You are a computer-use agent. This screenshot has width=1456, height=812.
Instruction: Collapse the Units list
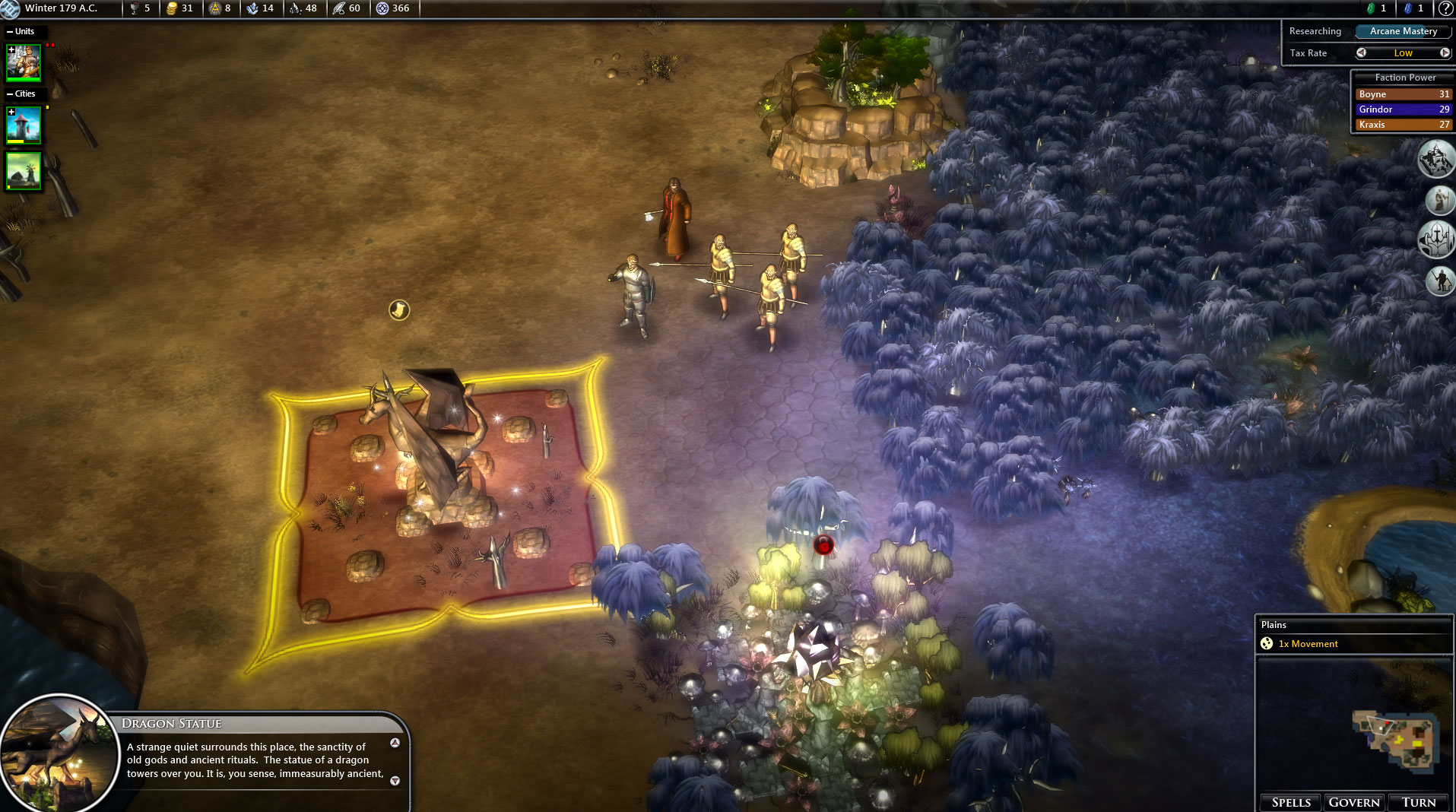[x=10, y=31]
